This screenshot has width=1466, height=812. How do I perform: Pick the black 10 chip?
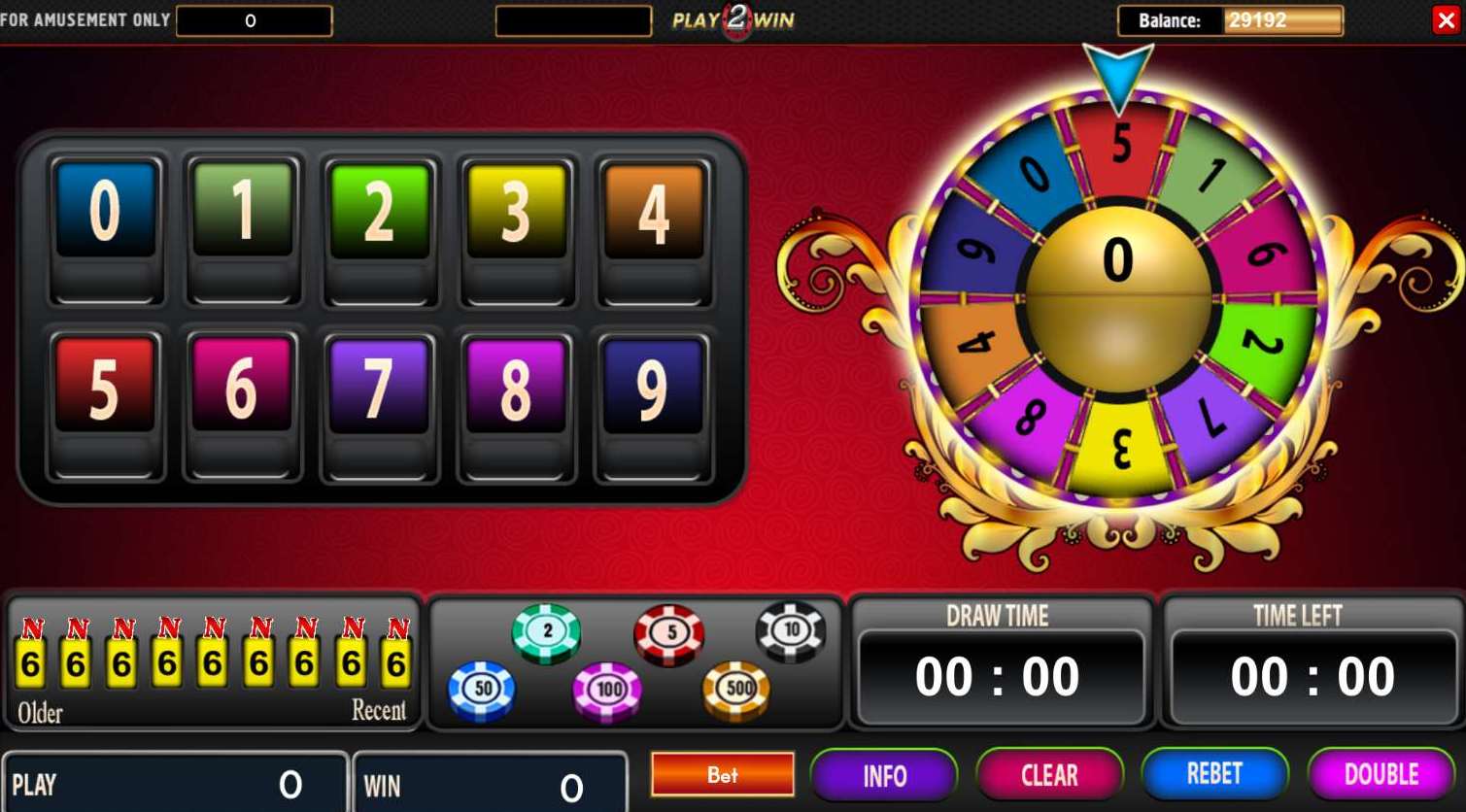(791, 631)
